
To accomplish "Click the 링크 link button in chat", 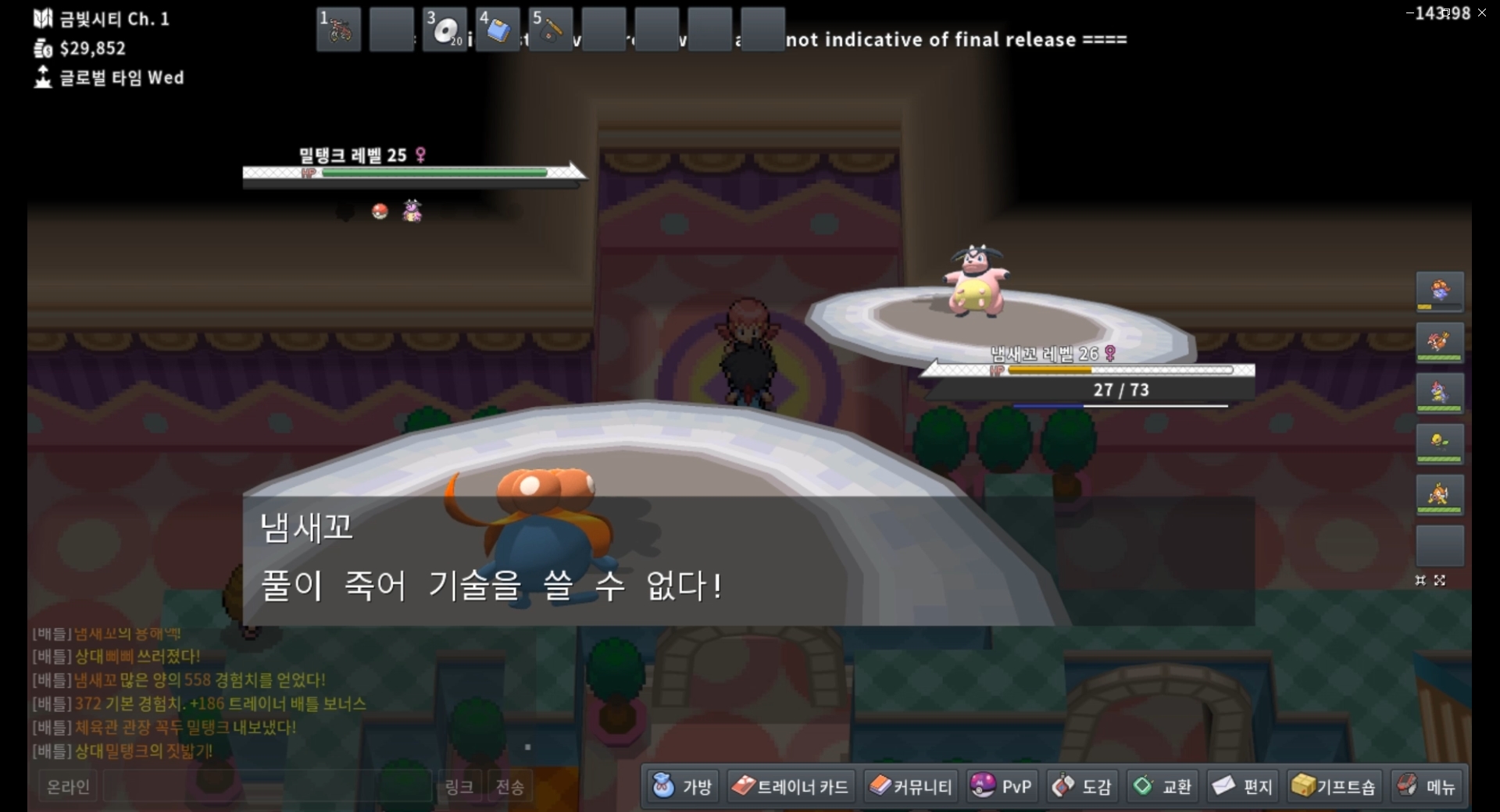I will pos(459,787).
